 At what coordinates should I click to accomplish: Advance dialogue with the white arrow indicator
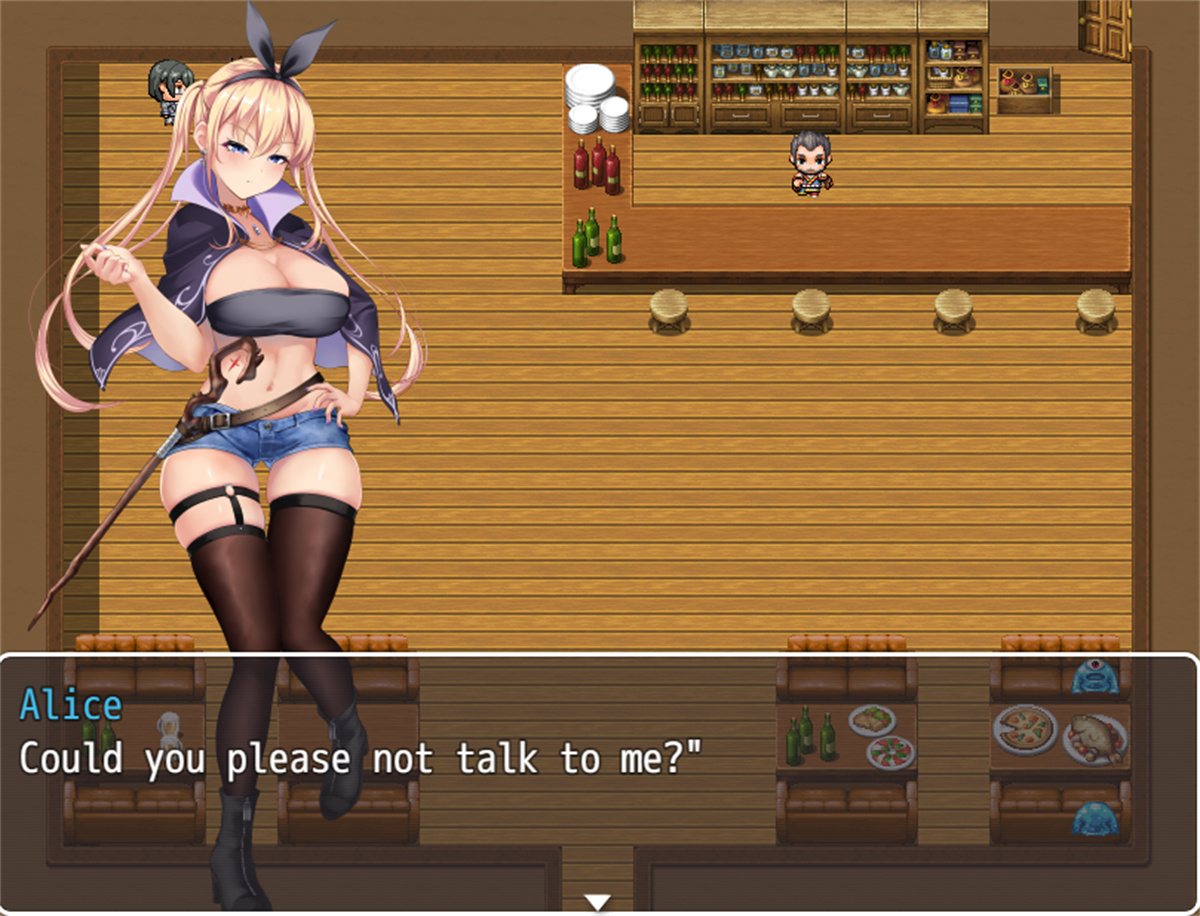597,902
